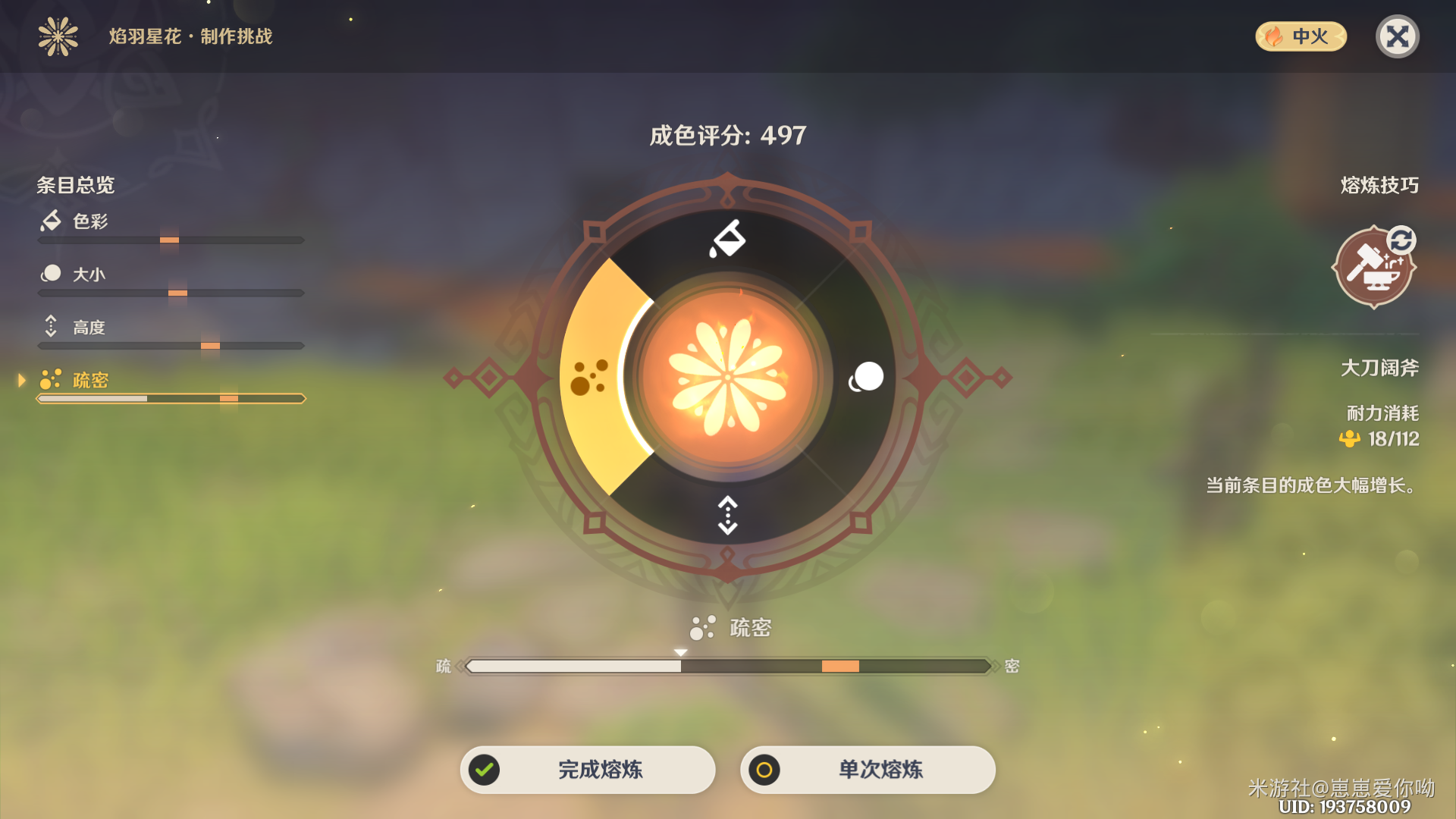This screenshot has height=819, width=1456.
Task: Select the 大小 circle icon on the wheel
Action: pyautogui.click(x=866, y=378)
